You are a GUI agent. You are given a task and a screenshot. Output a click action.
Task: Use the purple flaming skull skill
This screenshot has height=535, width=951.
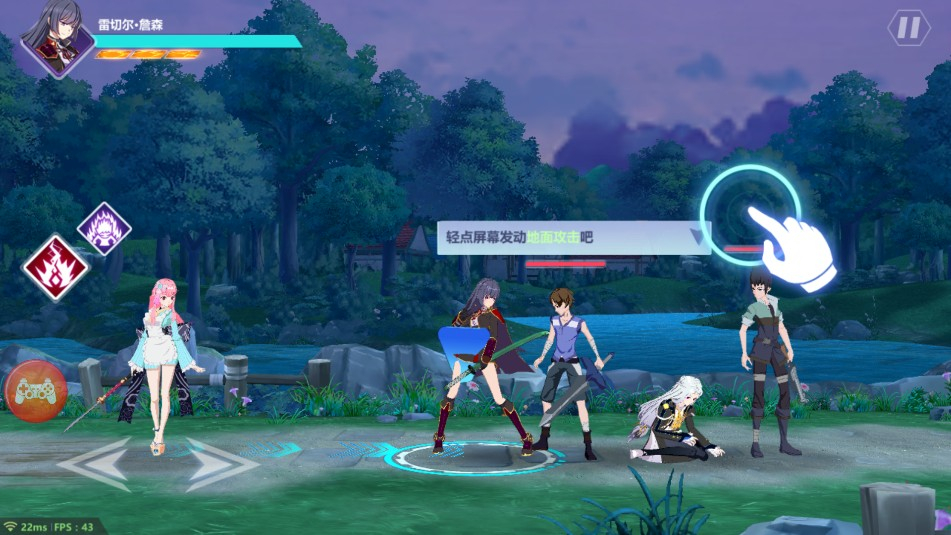[x=104, y=229]
